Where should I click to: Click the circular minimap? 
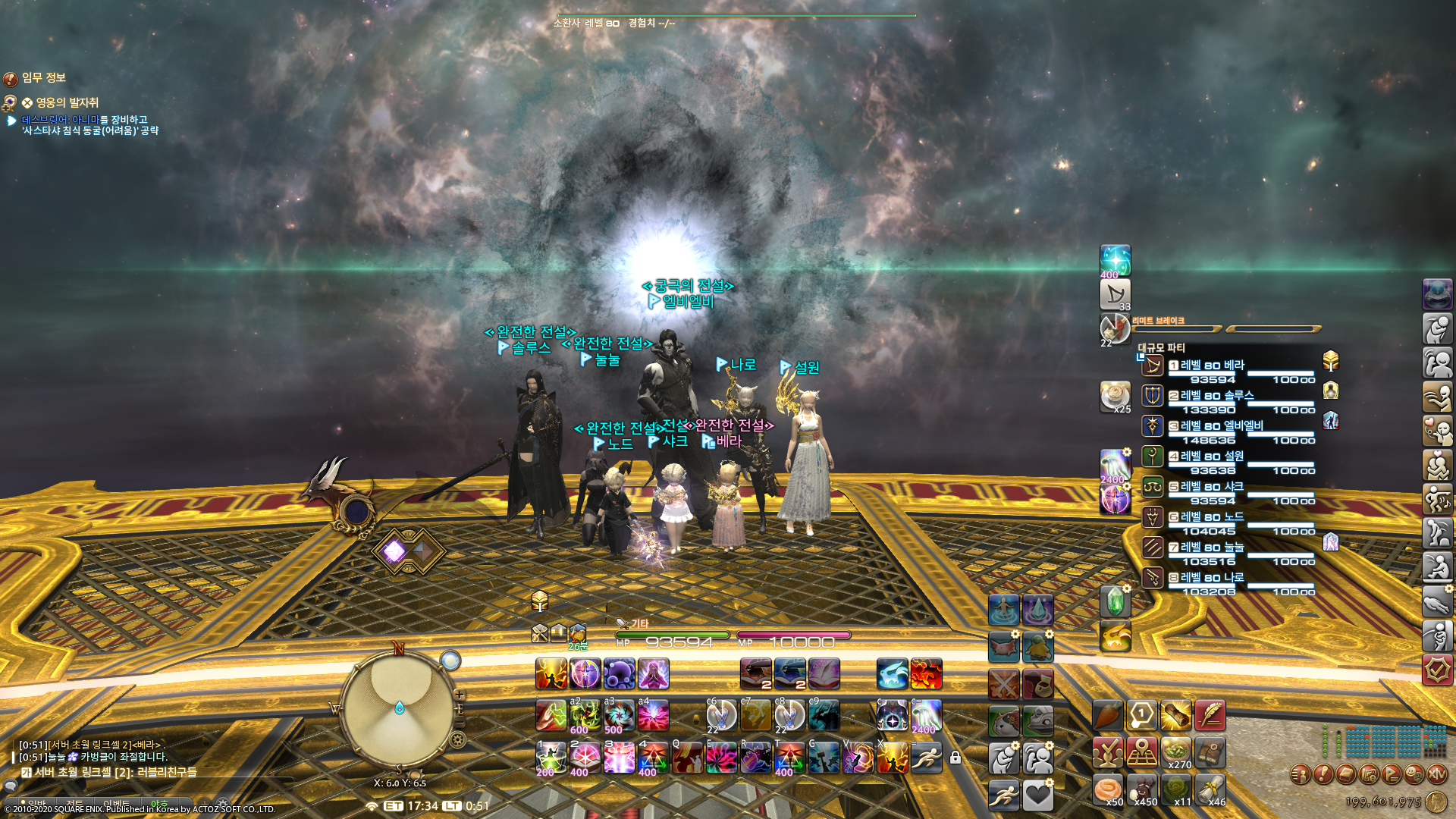click(x=399, y=708)
